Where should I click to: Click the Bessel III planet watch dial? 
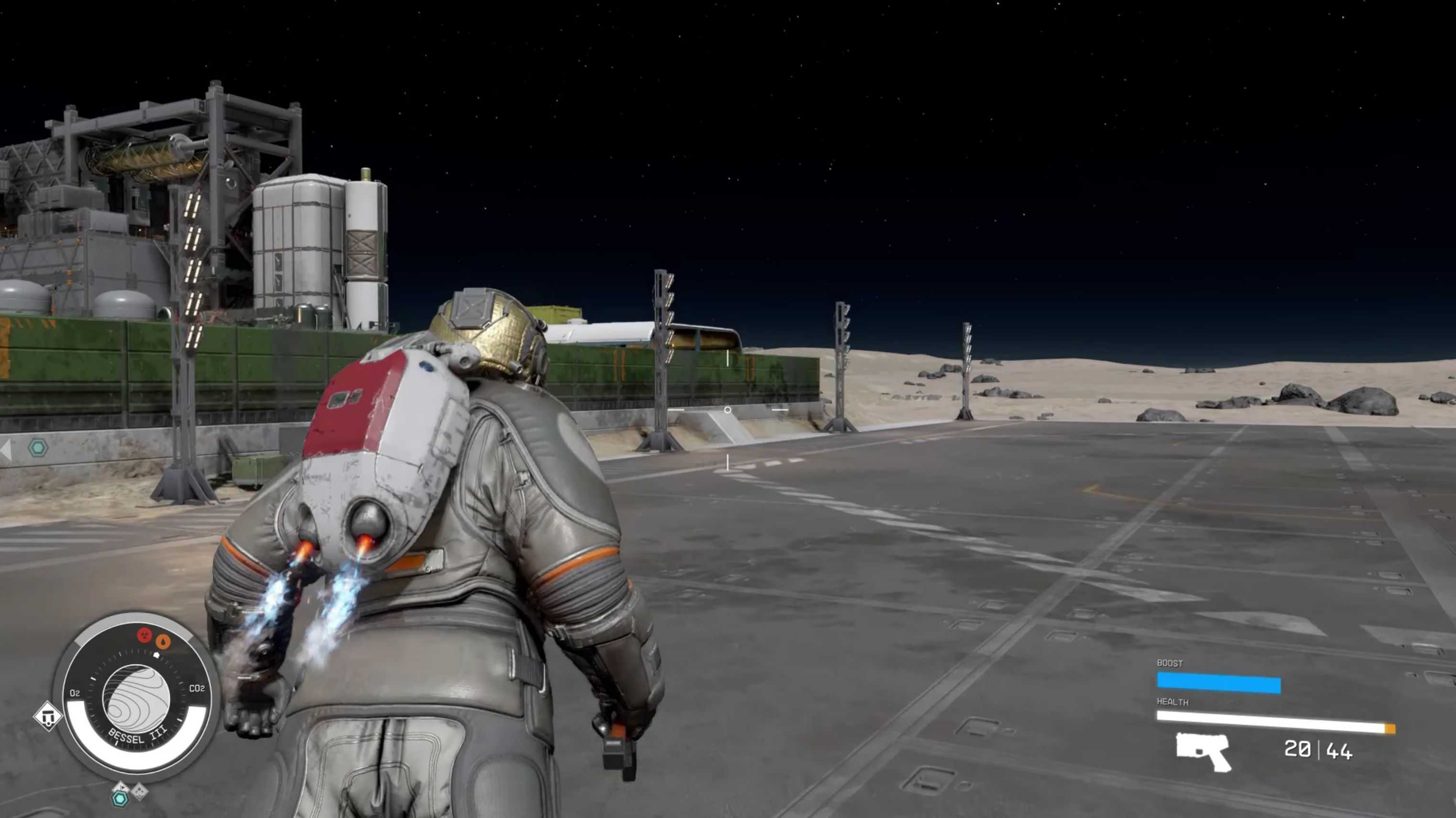136,697
